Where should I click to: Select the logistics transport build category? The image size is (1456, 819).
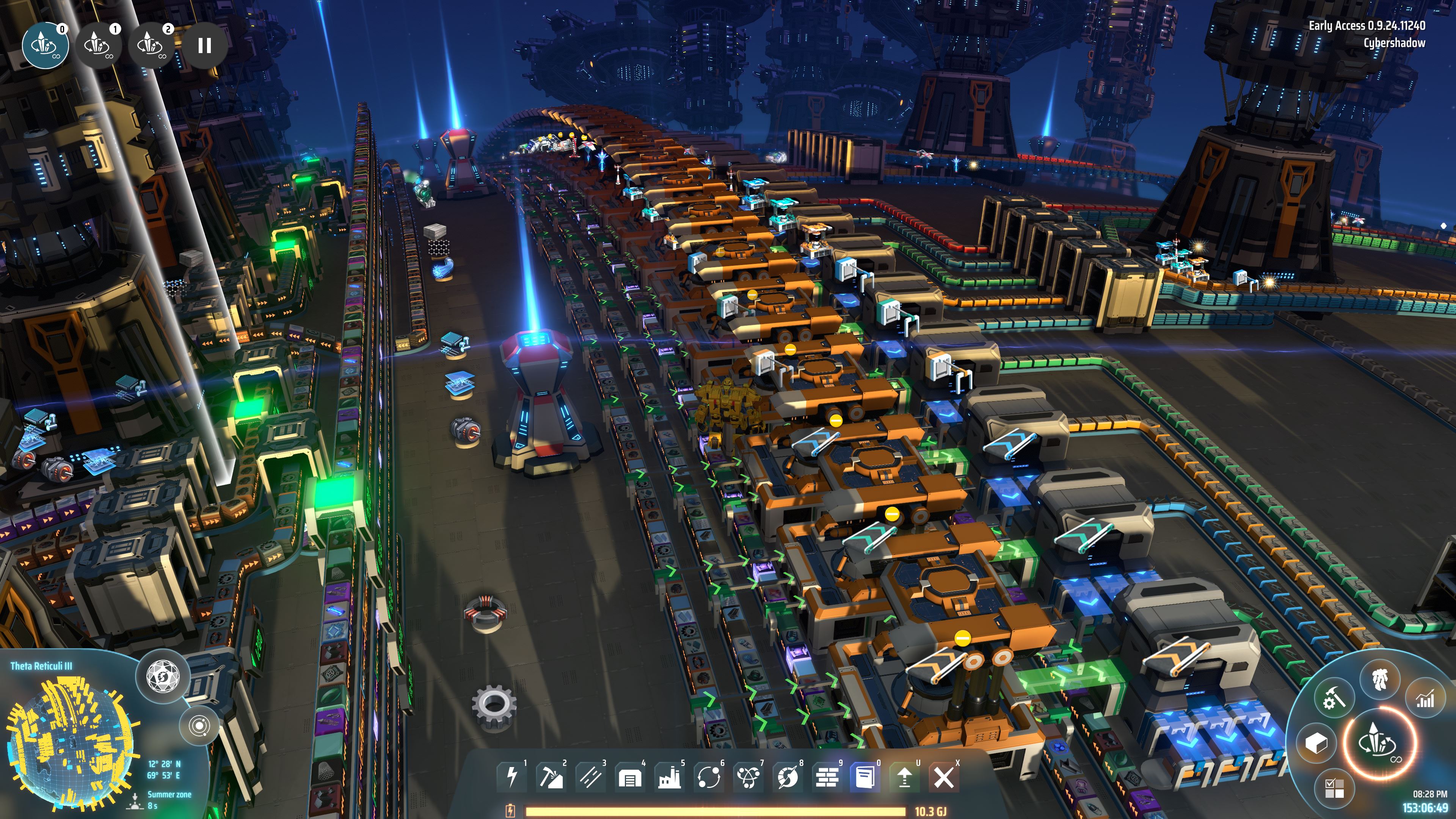(x=709, y=778)
